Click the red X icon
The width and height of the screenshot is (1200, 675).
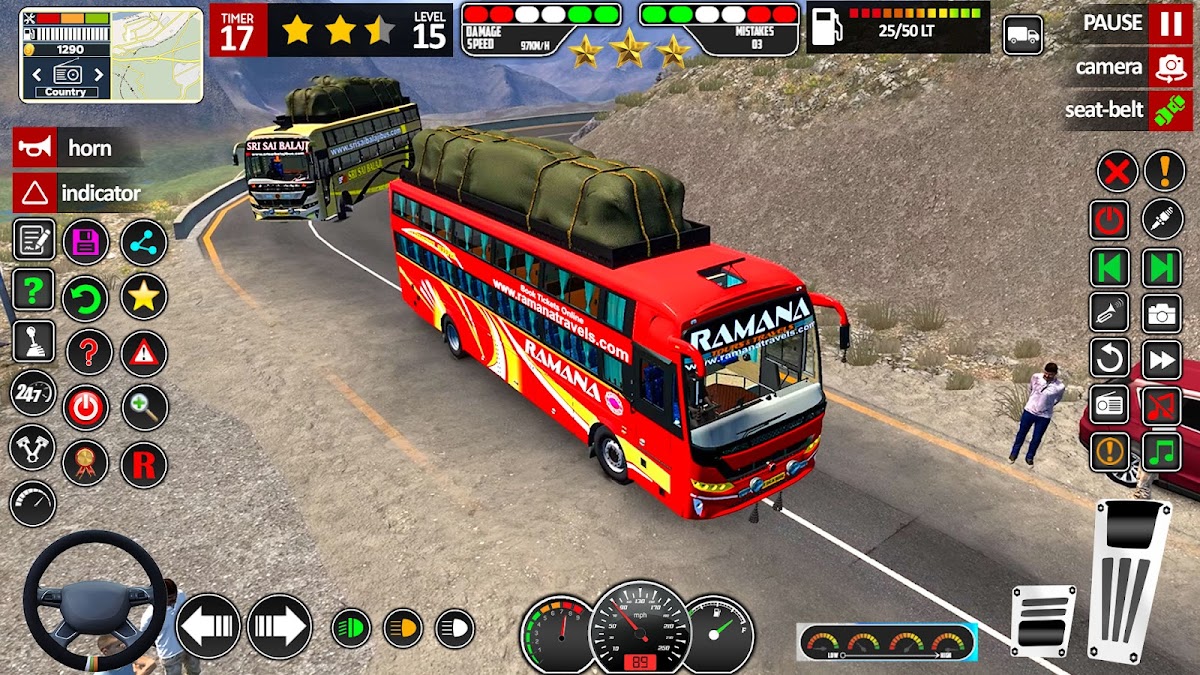1117,171
